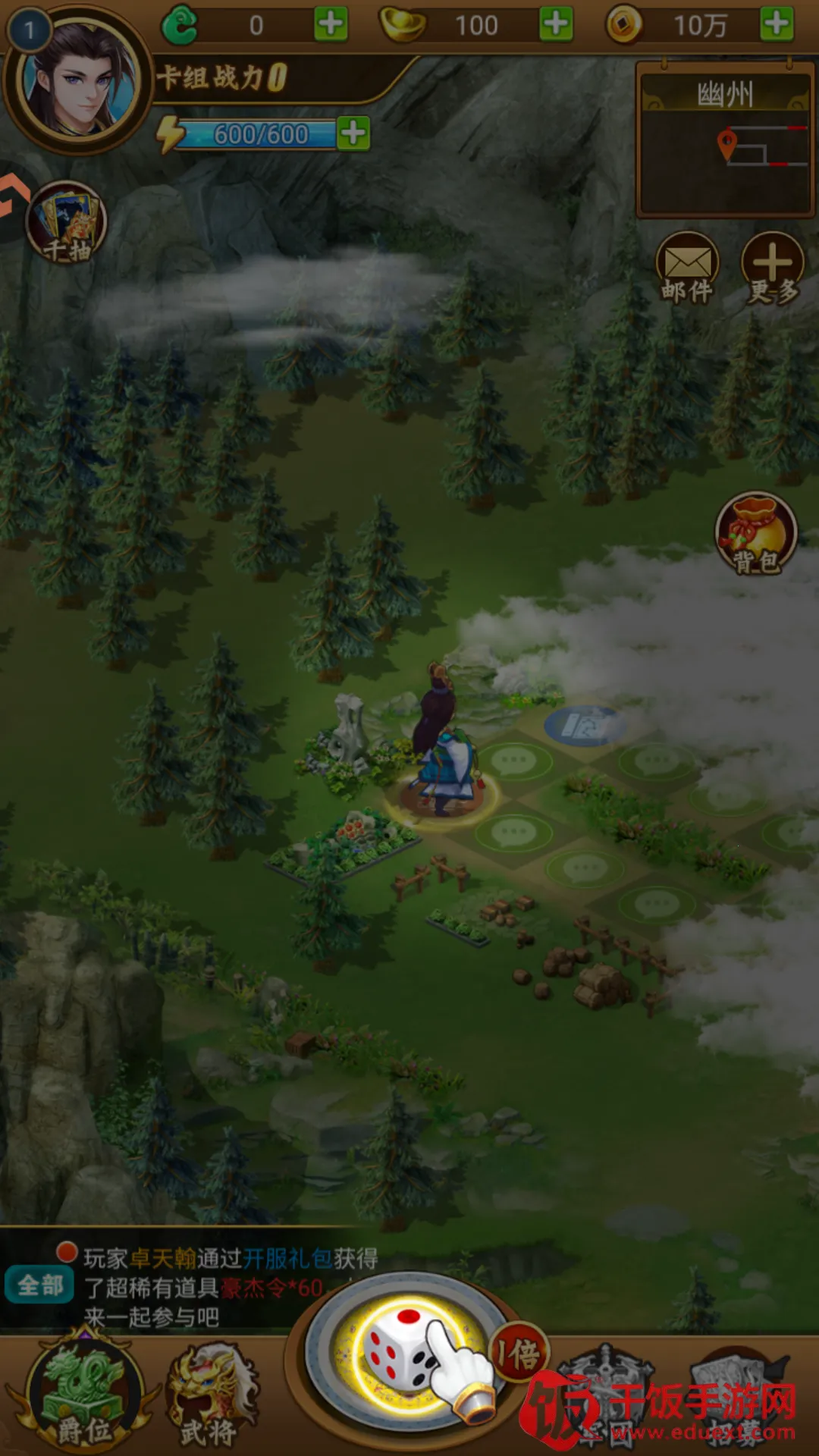819x1456 pixels.
Task: Toggle the 1倍 dice multiplier
Action: 520,1354
